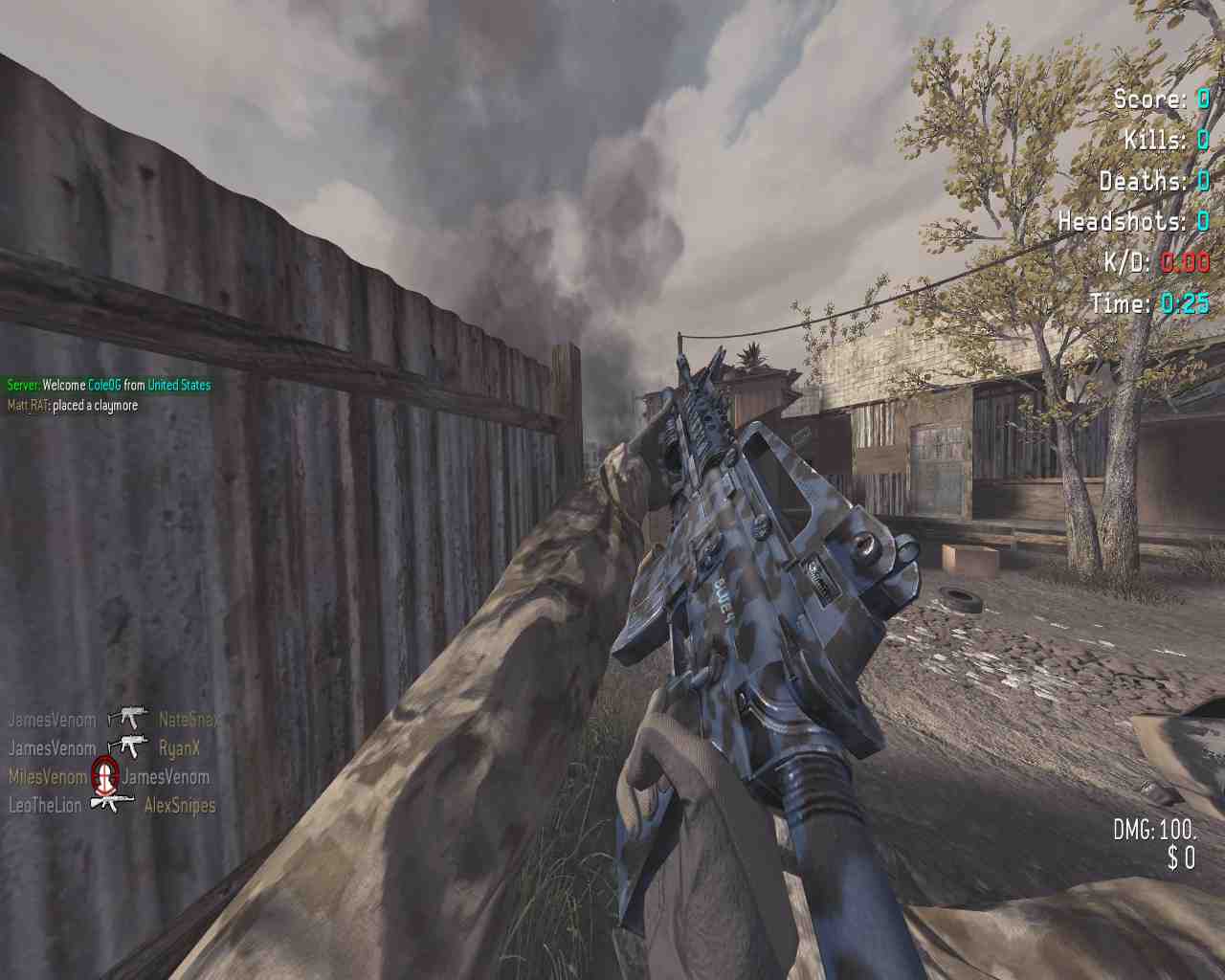The width and height of the screenshot is (1225, 980).
Task: Choose RyanX in the kill feed
Action: tap(179, 748)
